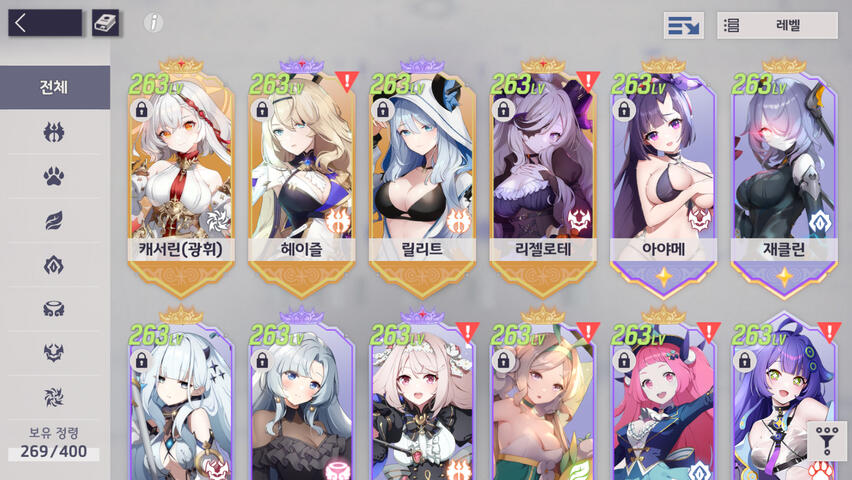Open the book icon next to back

coord(105,23)
